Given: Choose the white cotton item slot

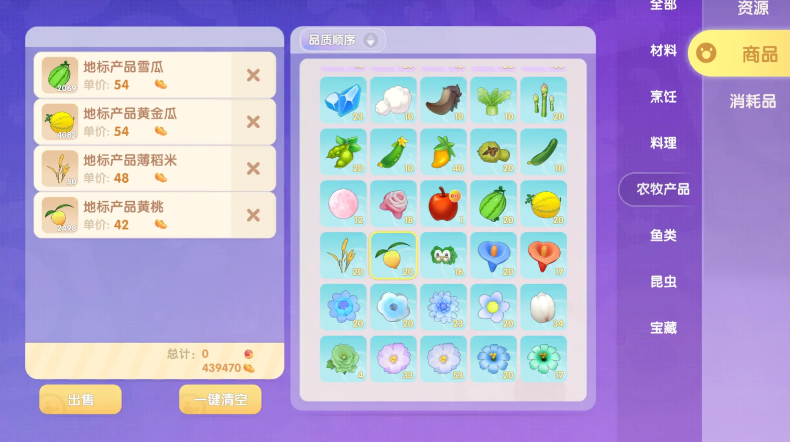Looking at the screenshot, I should tap(393, 100).
